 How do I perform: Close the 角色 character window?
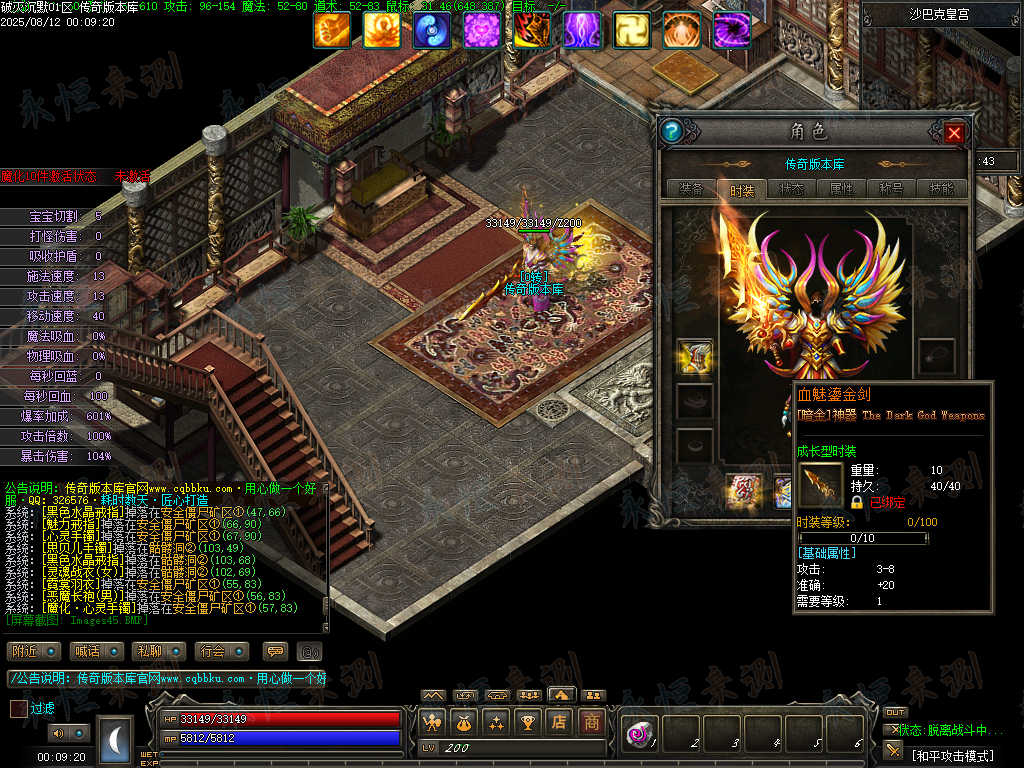point(954,132)
